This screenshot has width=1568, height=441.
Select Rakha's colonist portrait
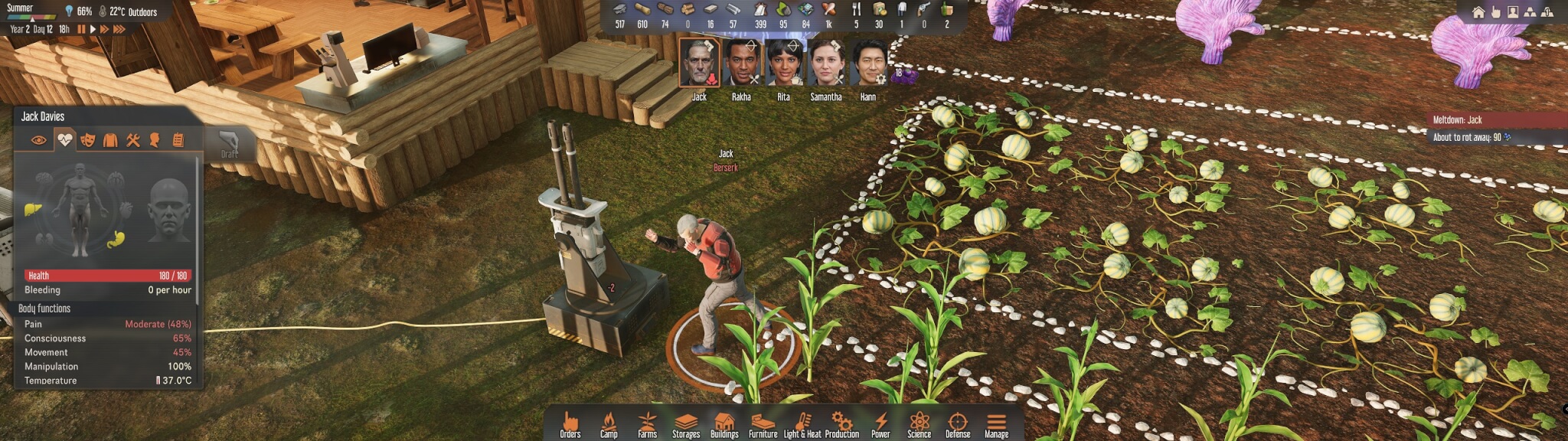(741, 64)
